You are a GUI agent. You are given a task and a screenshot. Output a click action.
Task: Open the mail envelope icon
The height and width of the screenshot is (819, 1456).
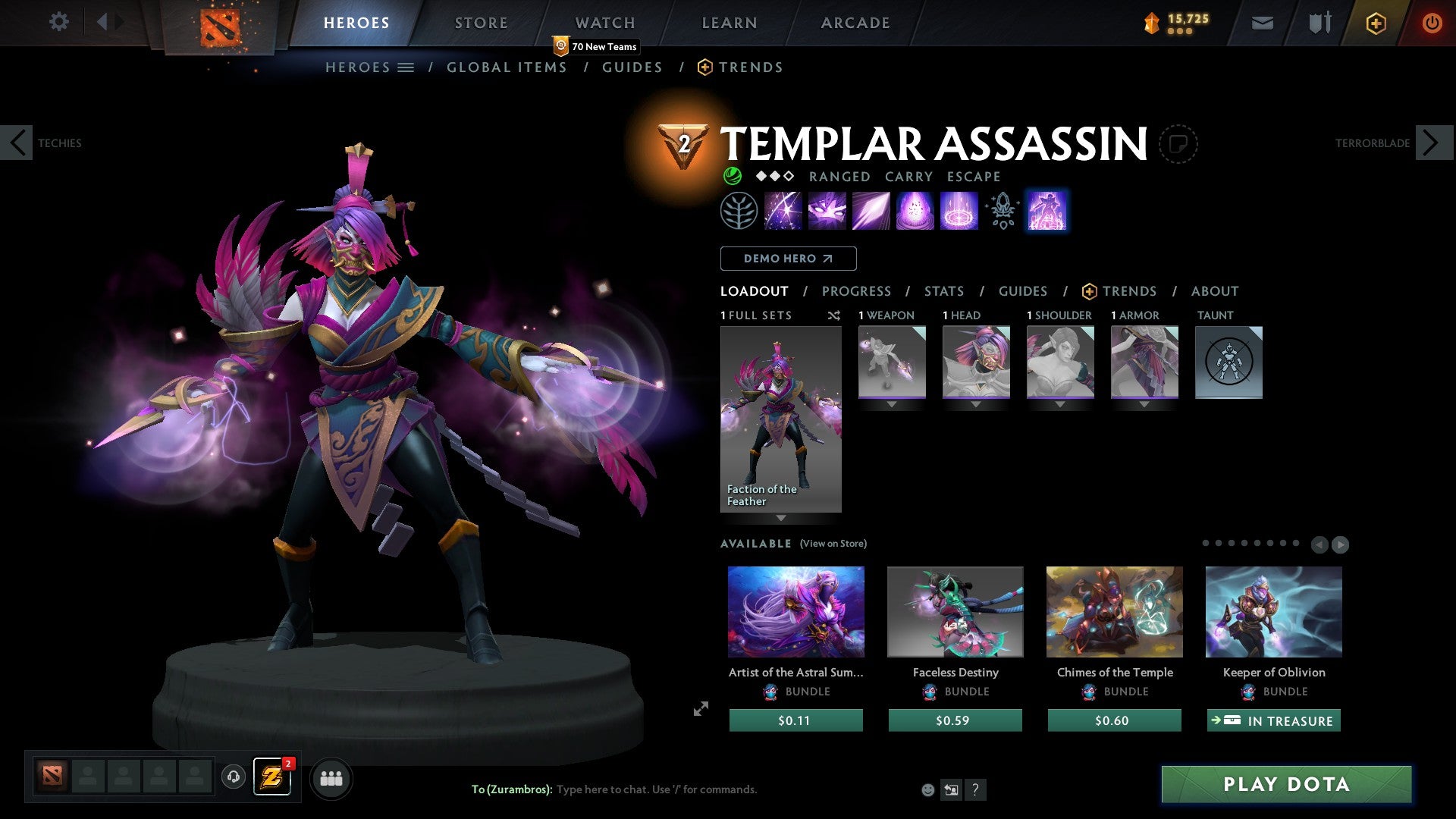[1262, 23]
